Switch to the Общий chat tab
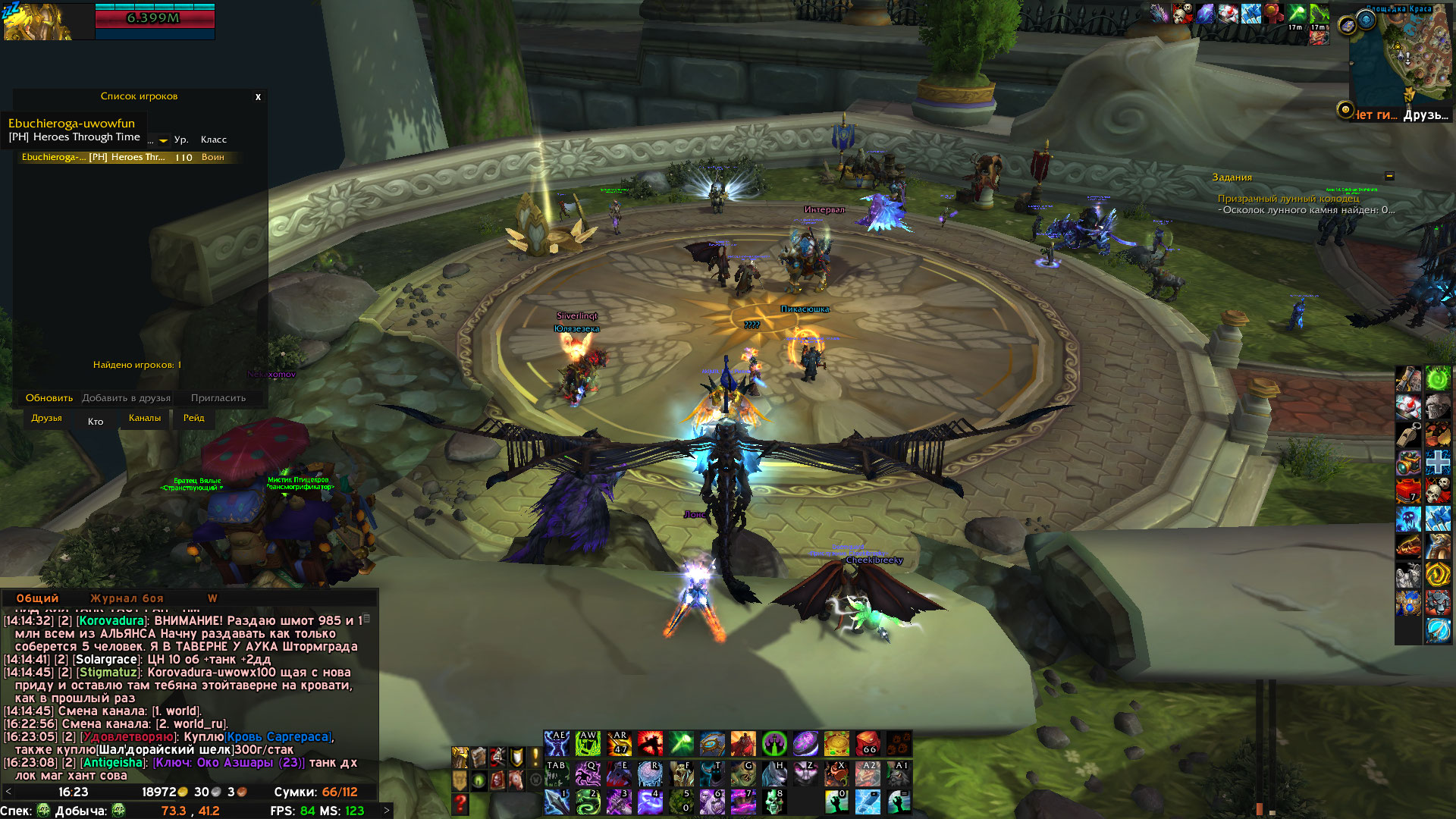Screen dimensions: 1456x819 (37, 598)
